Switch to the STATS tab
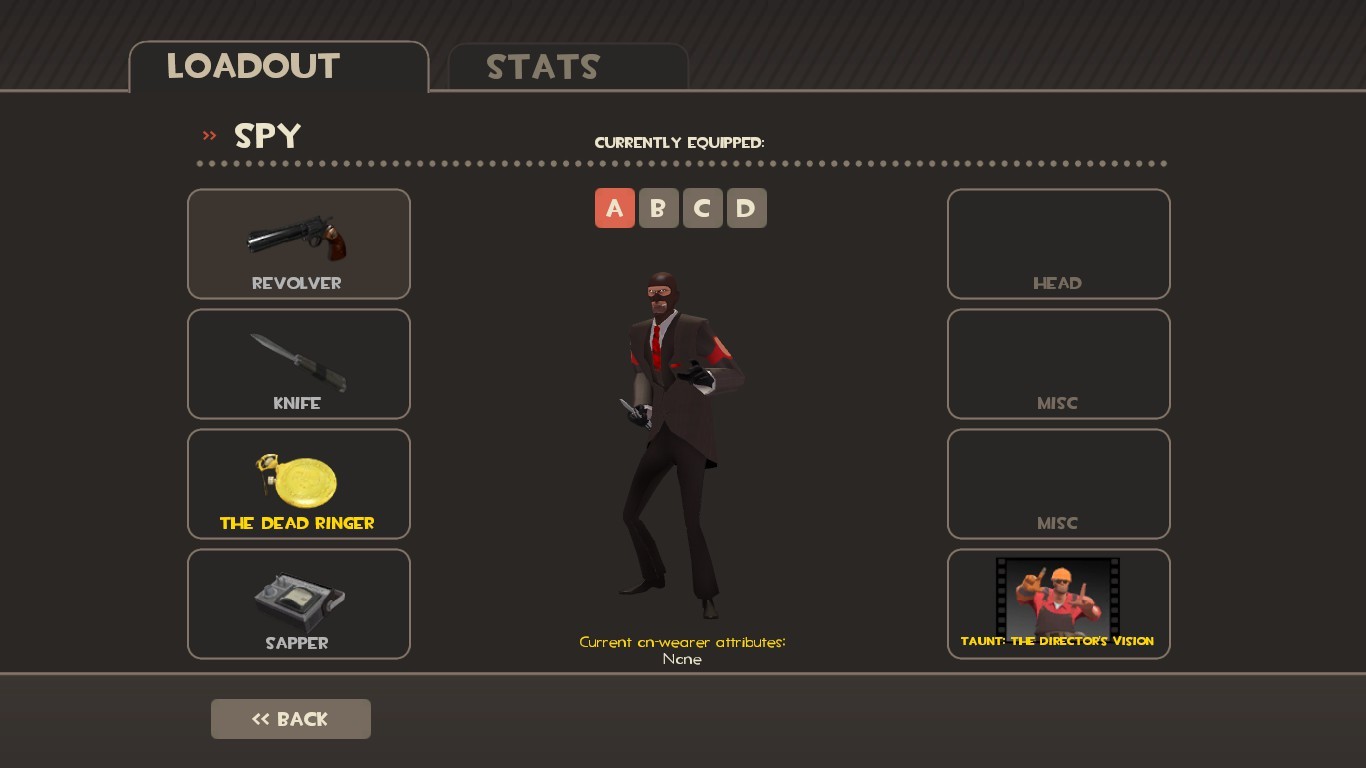Screen dimensions: 1366x768 (543, 67)
